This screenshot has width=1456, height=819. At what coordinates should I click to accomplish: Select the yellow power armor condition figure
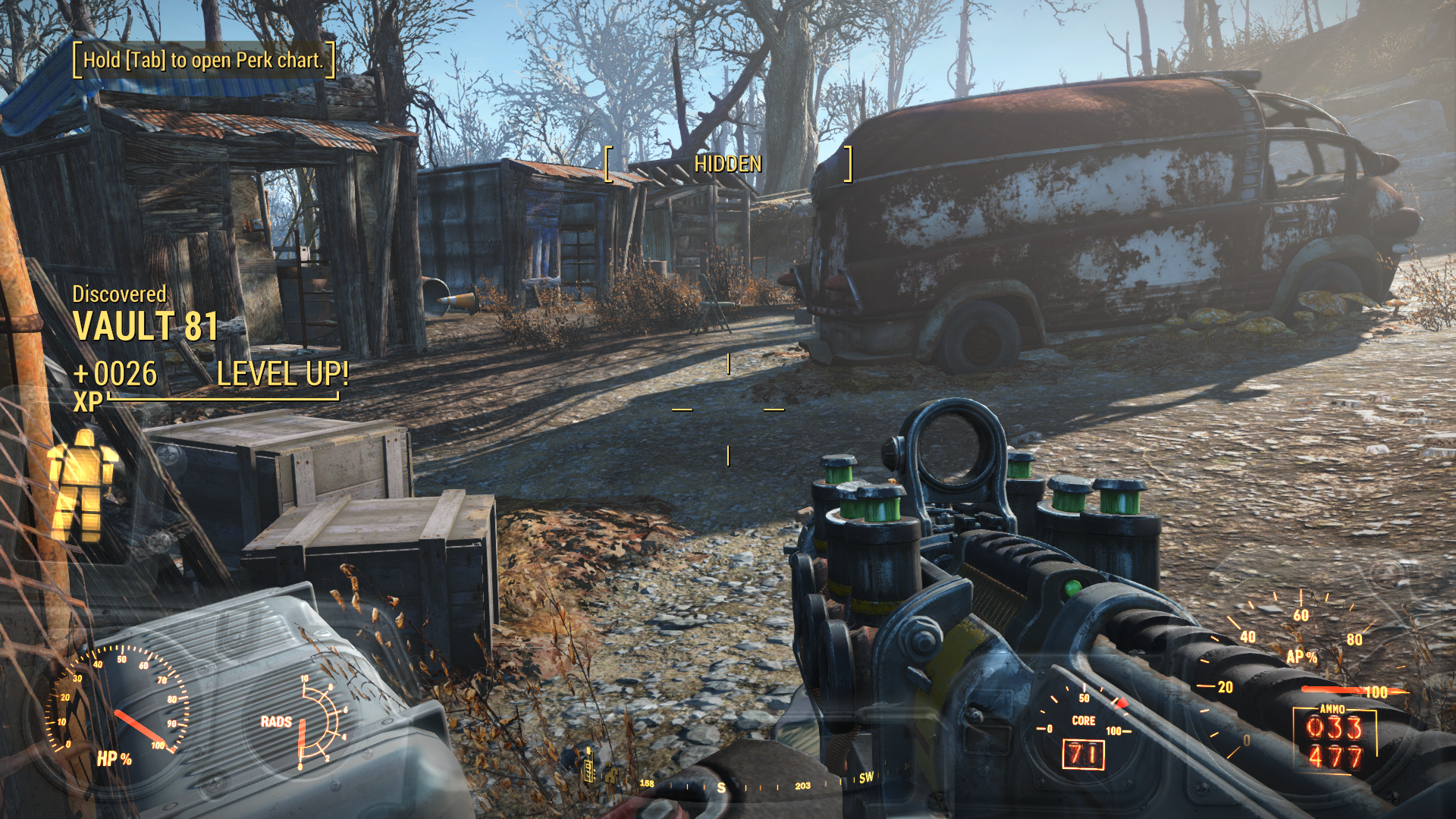83,485
